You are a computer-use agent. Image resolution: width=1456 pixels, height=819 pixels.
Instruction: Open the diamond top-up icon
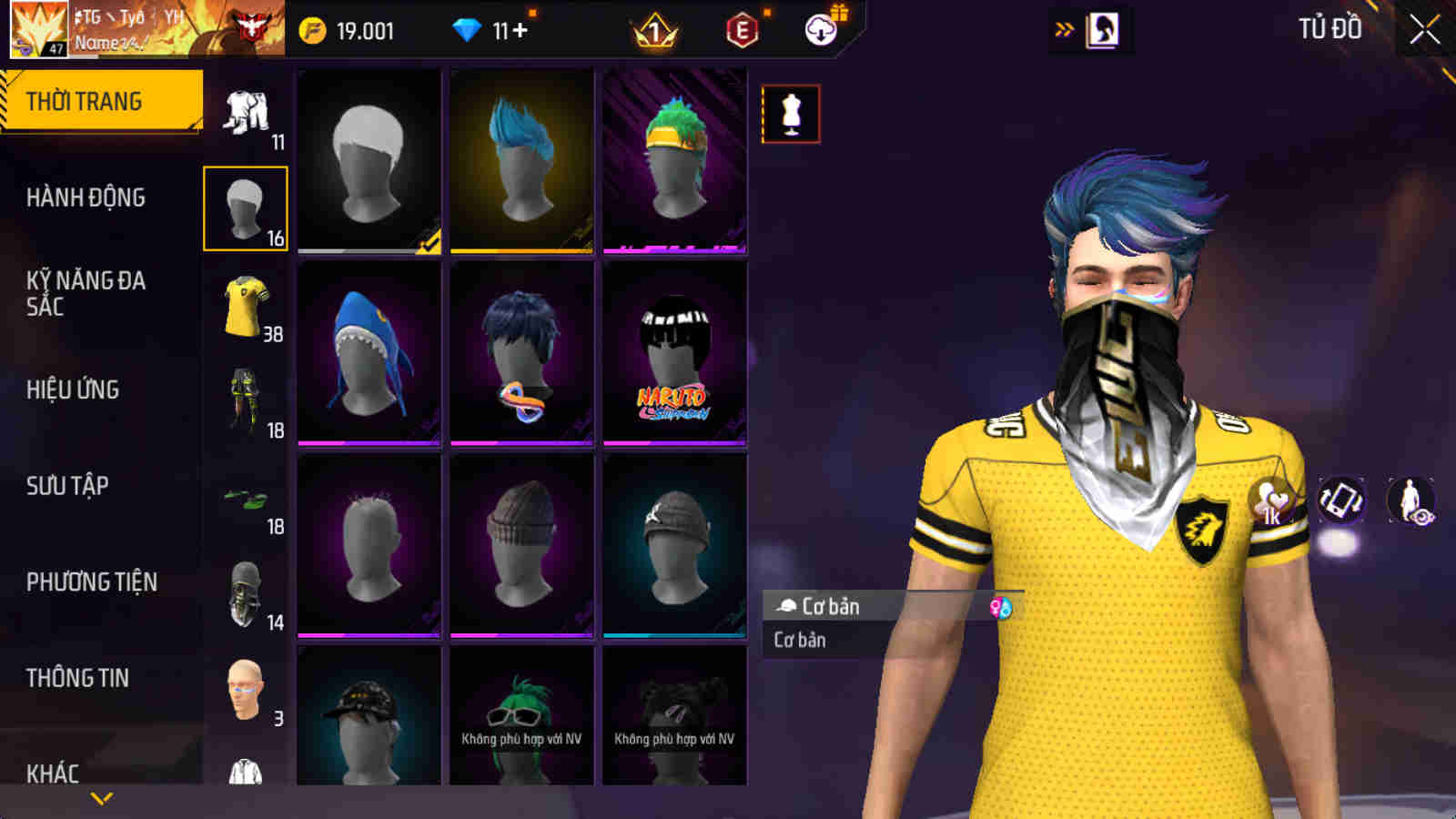[466, 28]
